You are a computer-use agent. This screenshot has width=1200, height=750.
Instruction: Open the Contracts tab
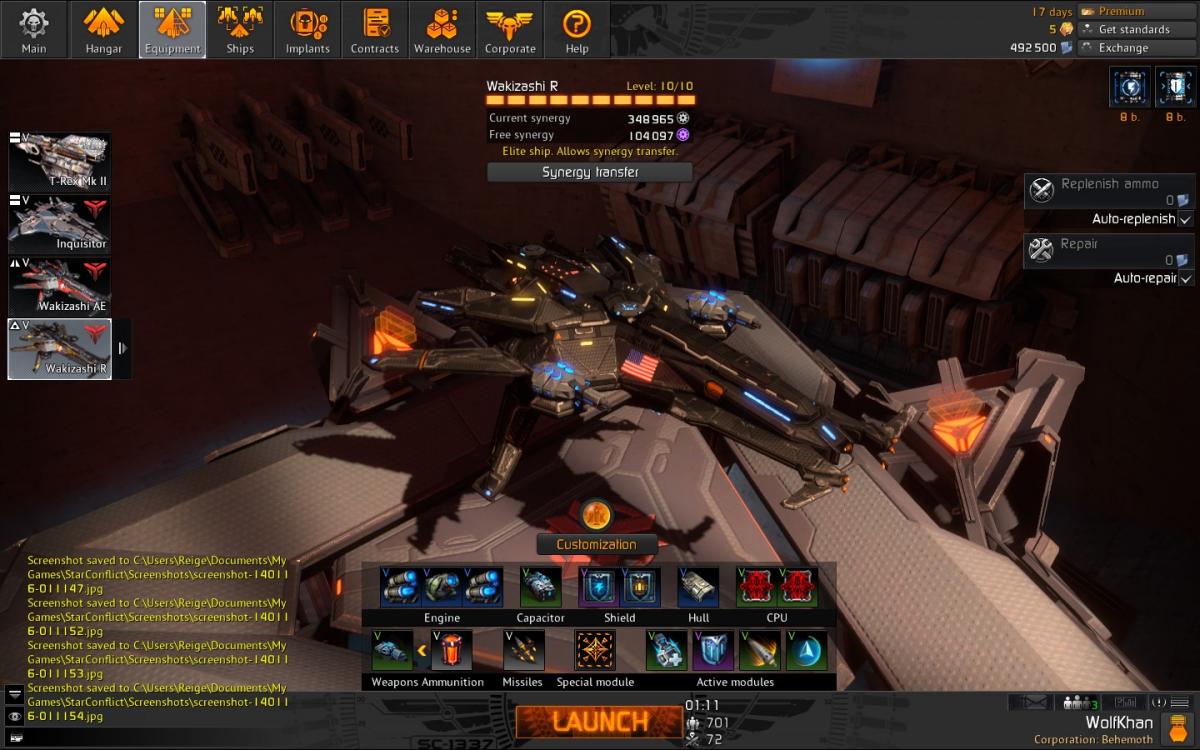pyautogui.click(x=375, y=30)
